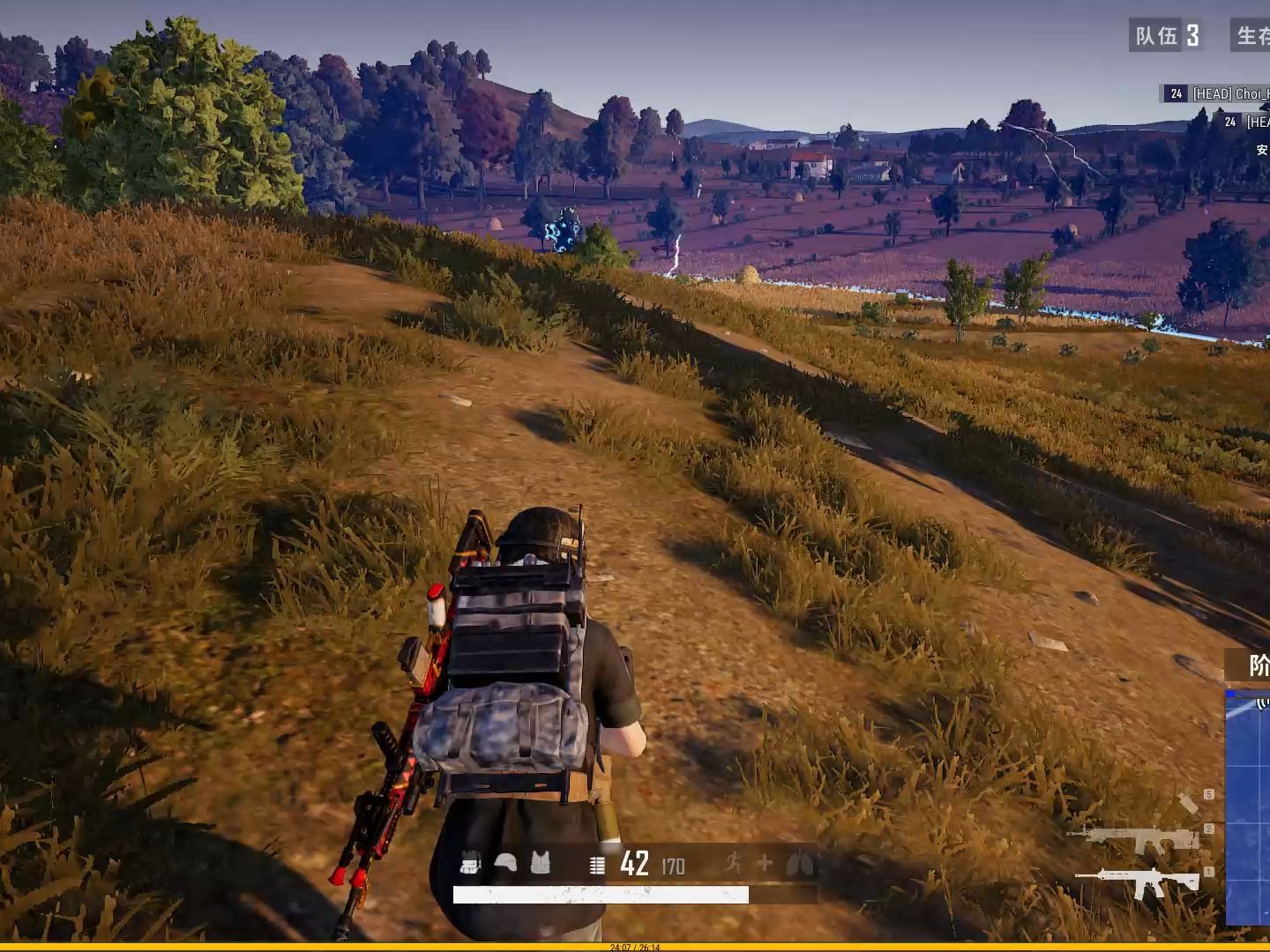Click the healing plus icon
The image size is (1270, 952).
(x=765, y=863)
